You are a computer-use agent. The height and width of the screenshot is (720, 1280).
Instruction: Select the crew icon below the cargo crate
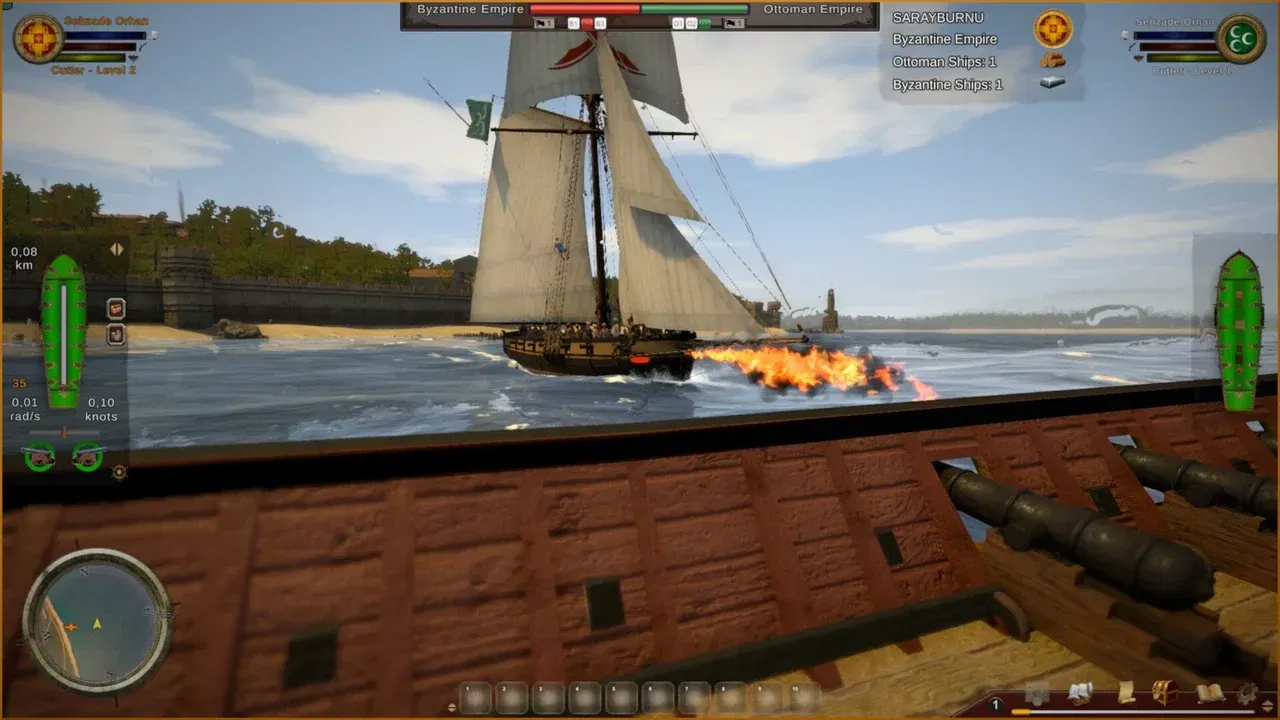click(x=115, y=333)
